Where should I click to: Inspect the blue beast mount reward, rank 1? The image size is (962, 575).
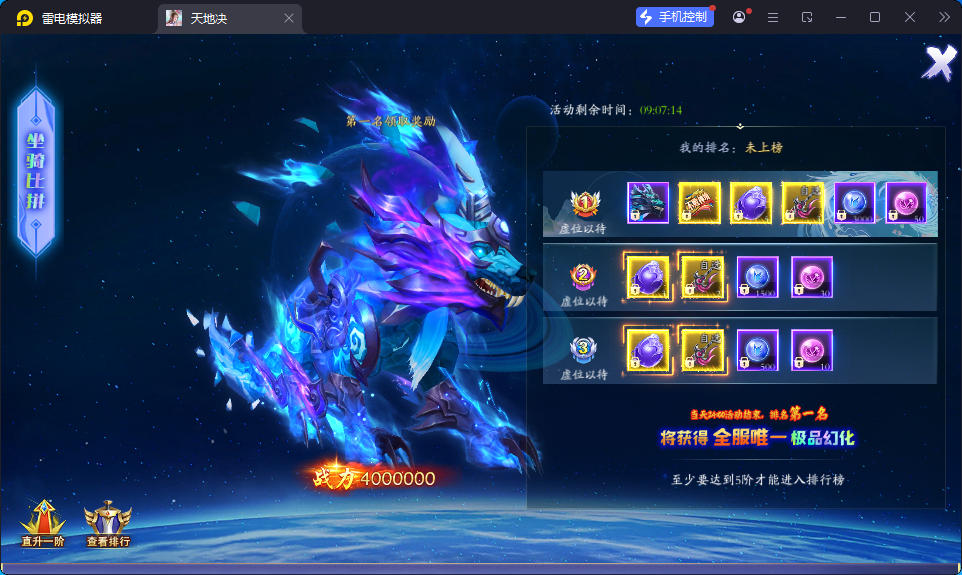[648, 202]
